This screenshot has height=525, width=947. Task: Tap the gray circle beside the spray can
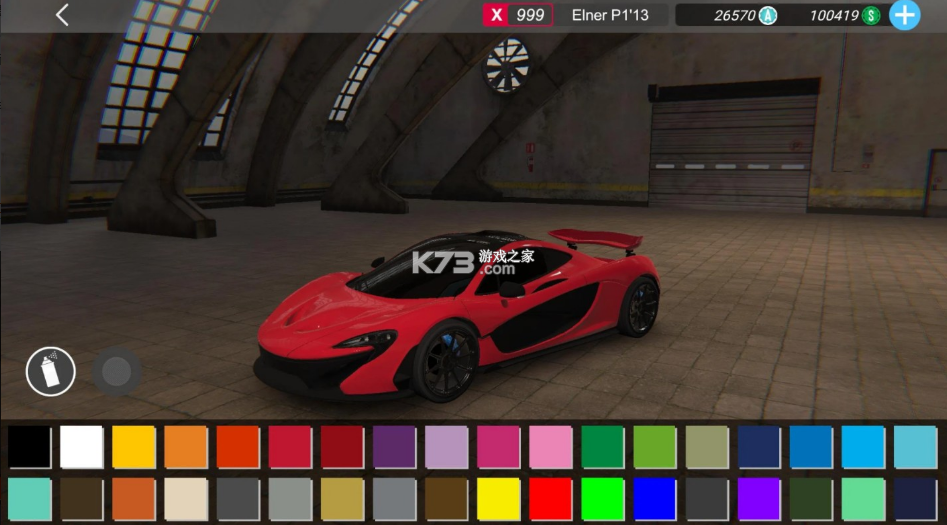pos(117,372)
